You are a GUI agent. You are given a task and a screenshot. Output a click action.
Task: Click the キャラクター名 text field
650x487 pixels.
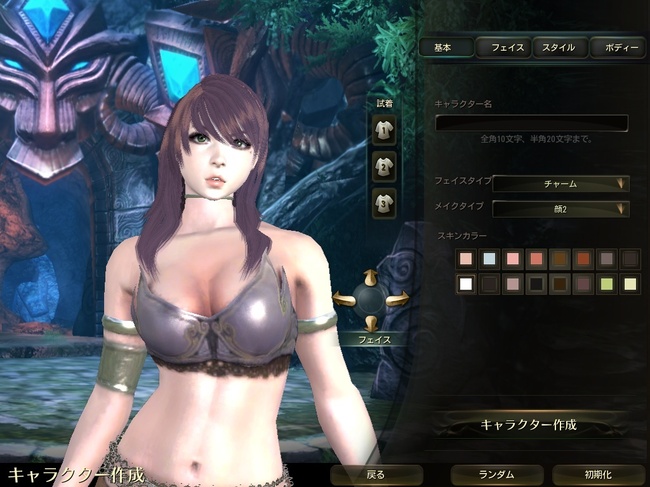coord(531,123)
